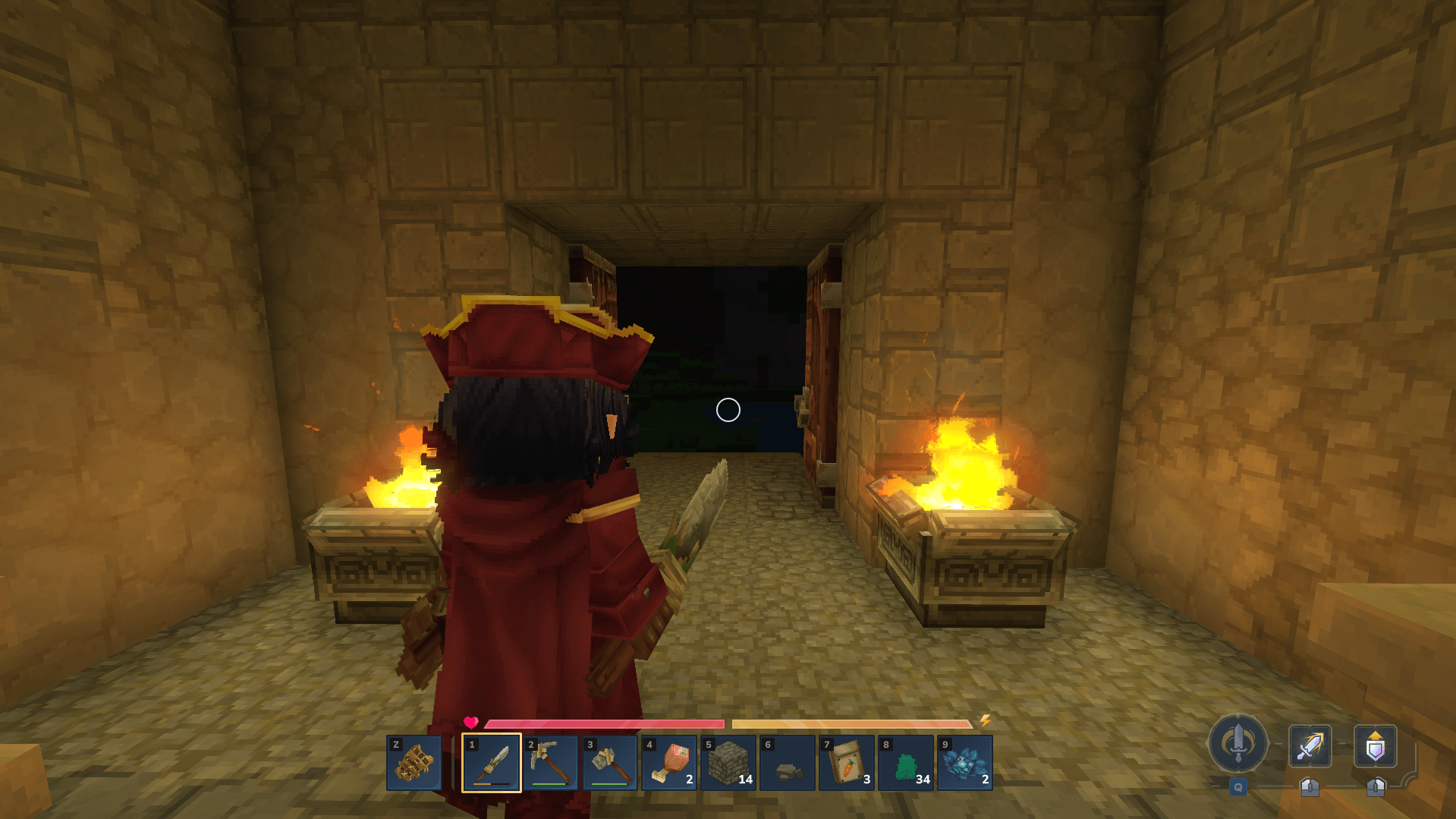
Task: Equip the pickaxe from the hotbar
Action: tap(551, 763)
